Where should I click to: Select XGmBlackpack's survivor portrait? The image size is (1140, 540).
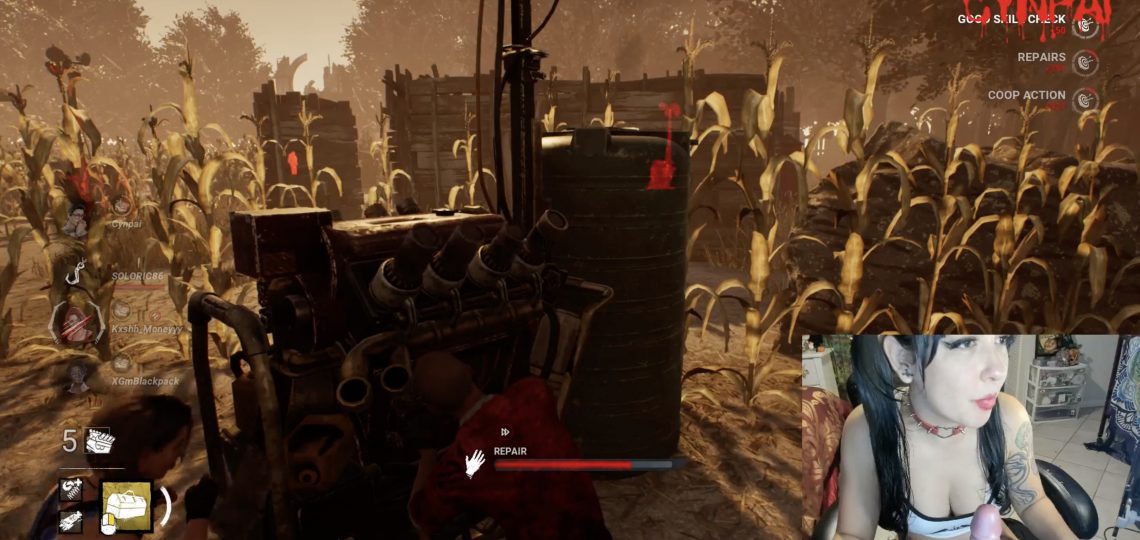click(75, 377)
